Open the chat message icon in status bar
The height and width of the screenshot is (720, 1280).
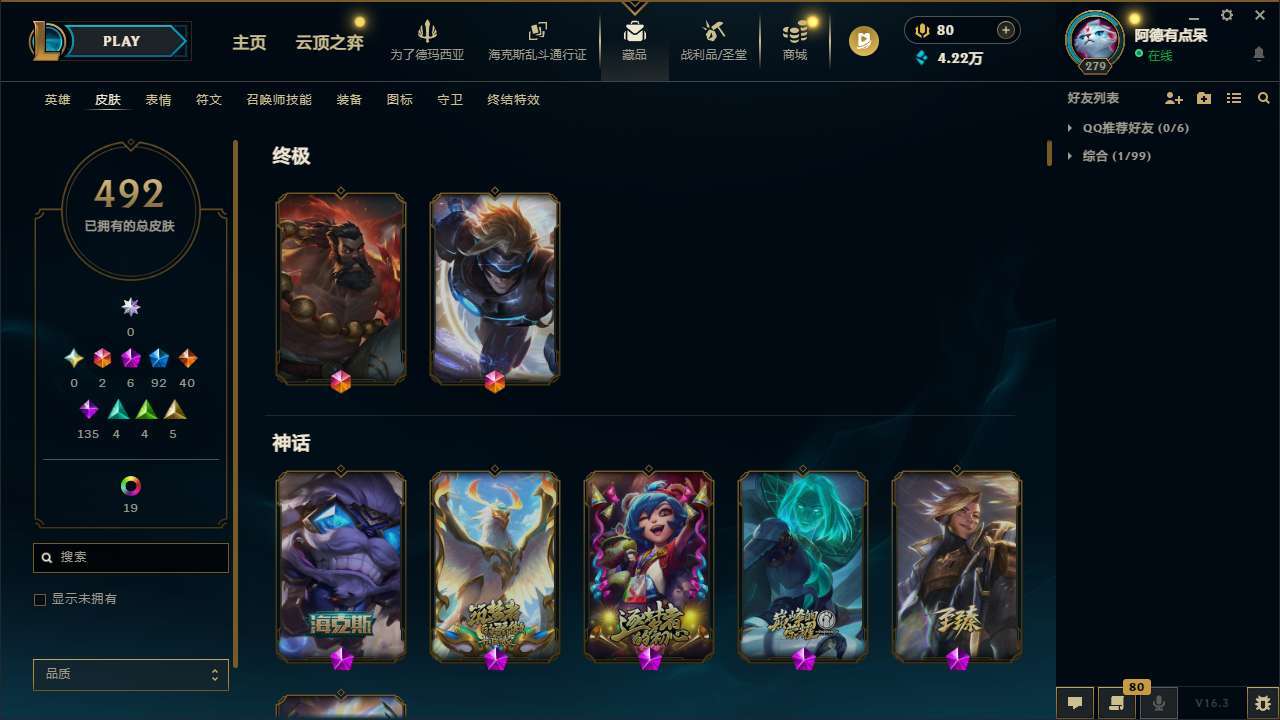coord(1074,702)
